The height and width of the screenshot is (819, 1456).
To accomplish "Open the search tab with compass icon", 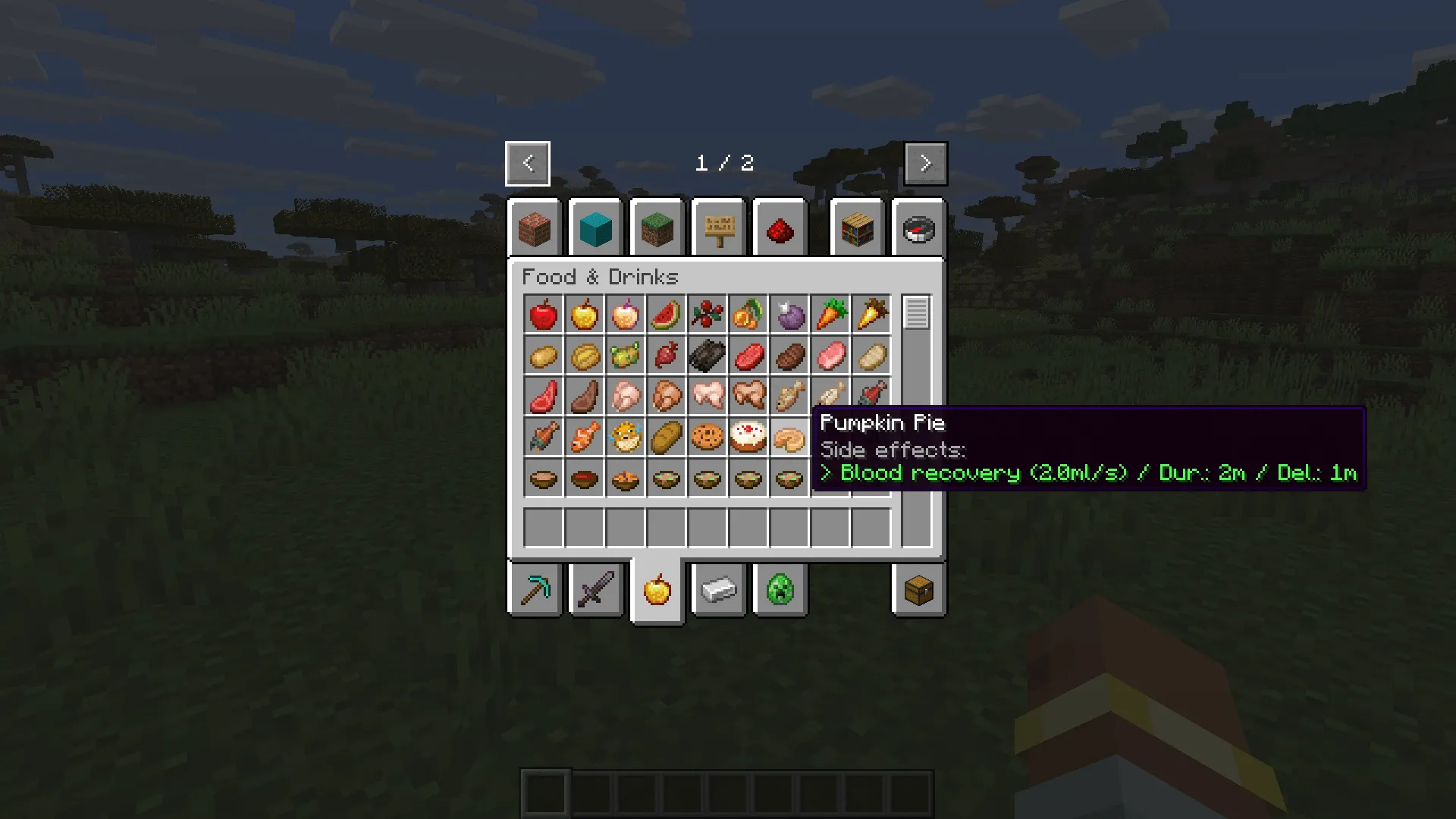I will 918,228.
